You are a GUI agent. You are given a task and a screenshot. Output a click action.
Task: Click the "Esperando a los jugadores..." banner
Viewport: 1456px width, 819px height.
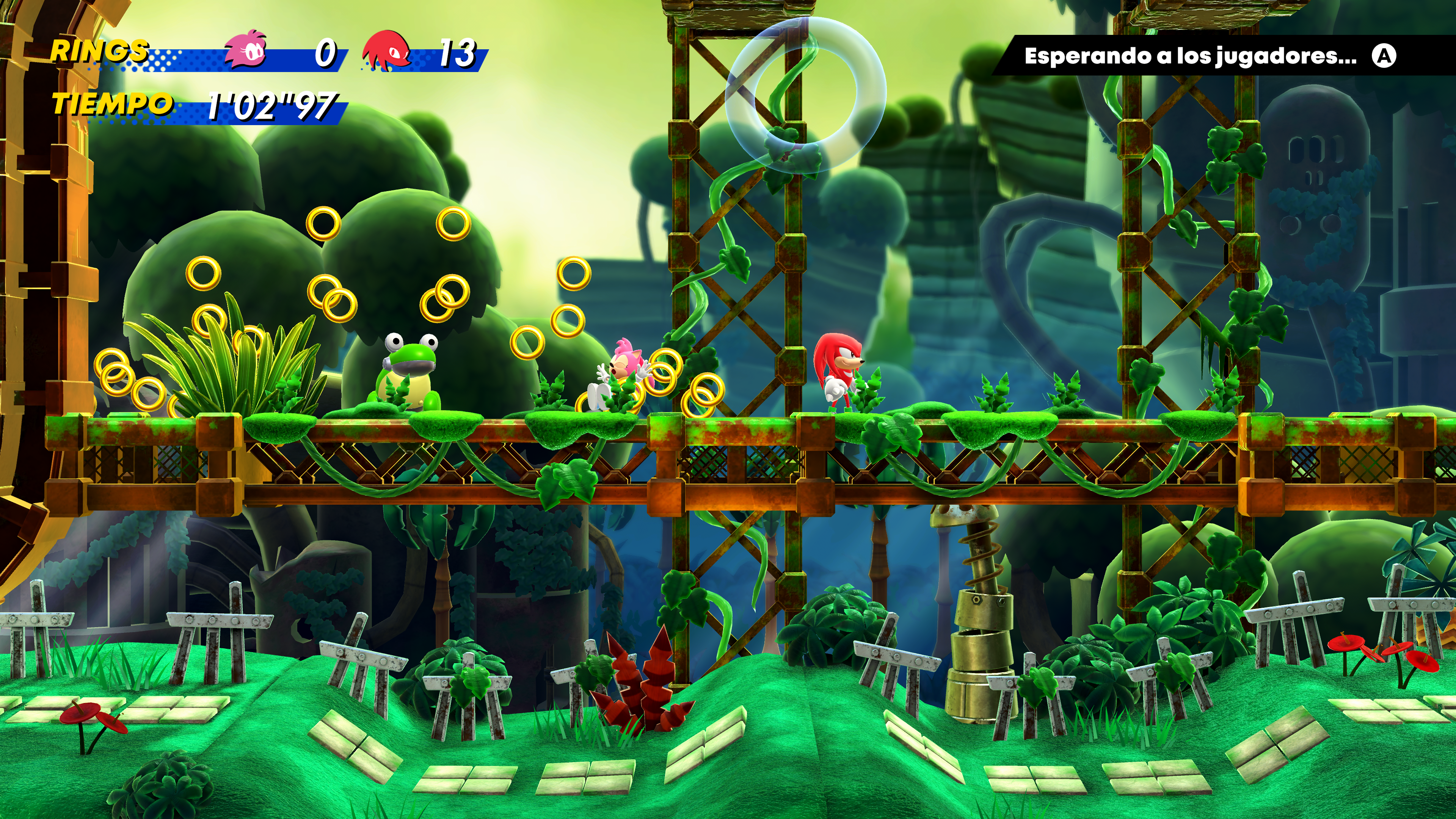[1190, 55]
